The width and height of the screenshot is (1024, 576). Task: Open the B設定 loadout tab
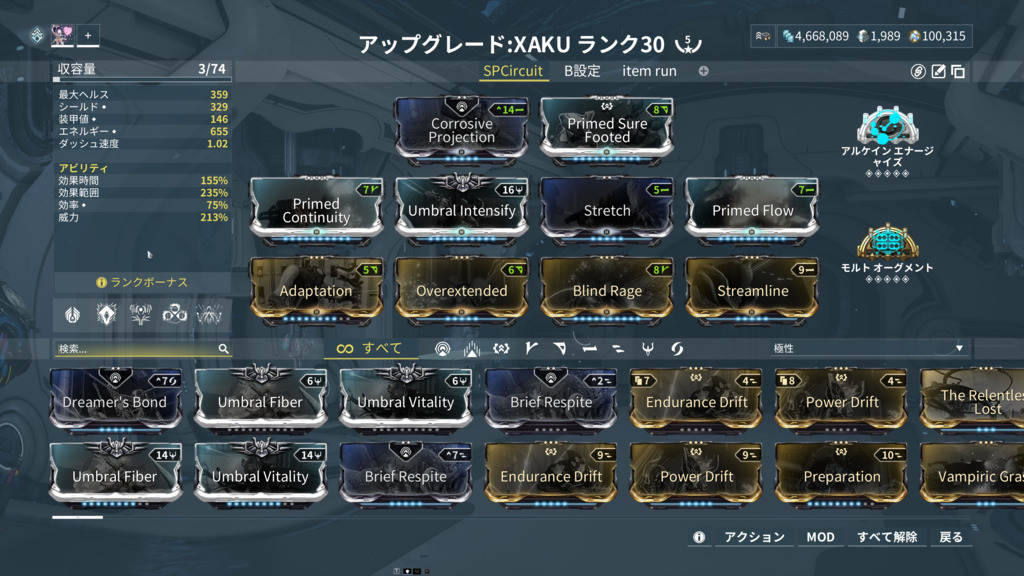point(582,71)
